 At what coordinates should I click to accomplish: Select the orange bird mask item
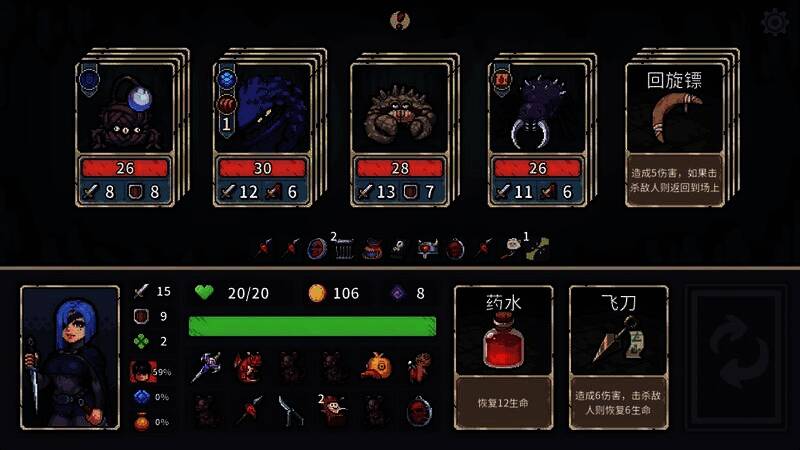[x=376, y=366]
